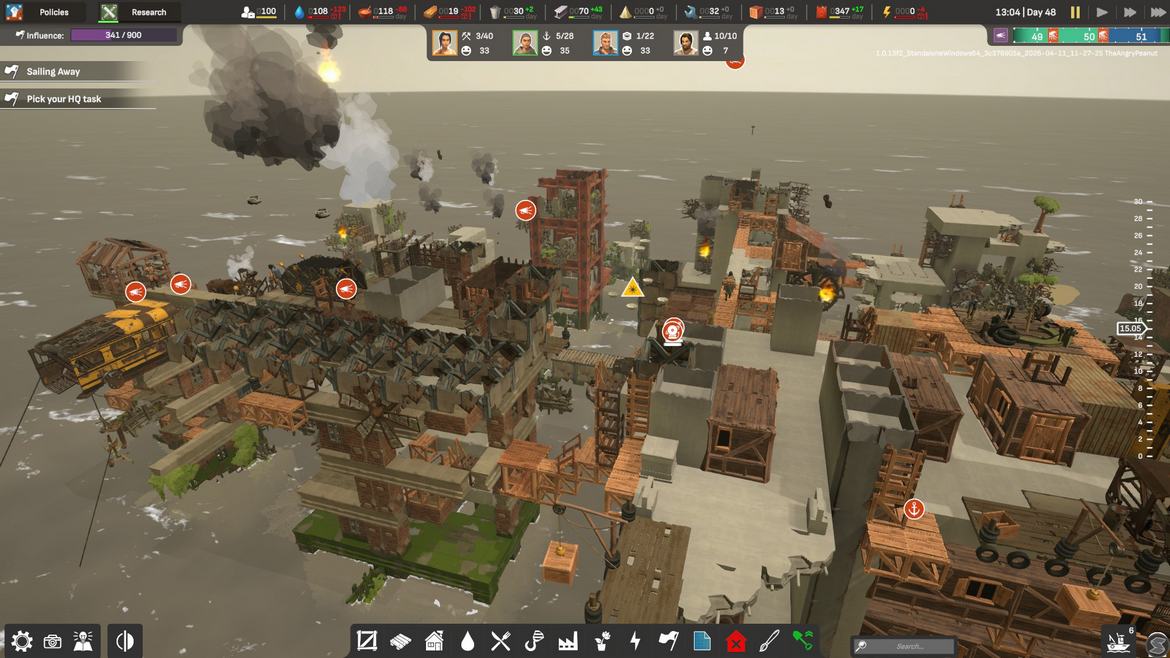1170x658 pixels.
Task: Set game speed to double fast-forward
Action: coord(1130,12)
